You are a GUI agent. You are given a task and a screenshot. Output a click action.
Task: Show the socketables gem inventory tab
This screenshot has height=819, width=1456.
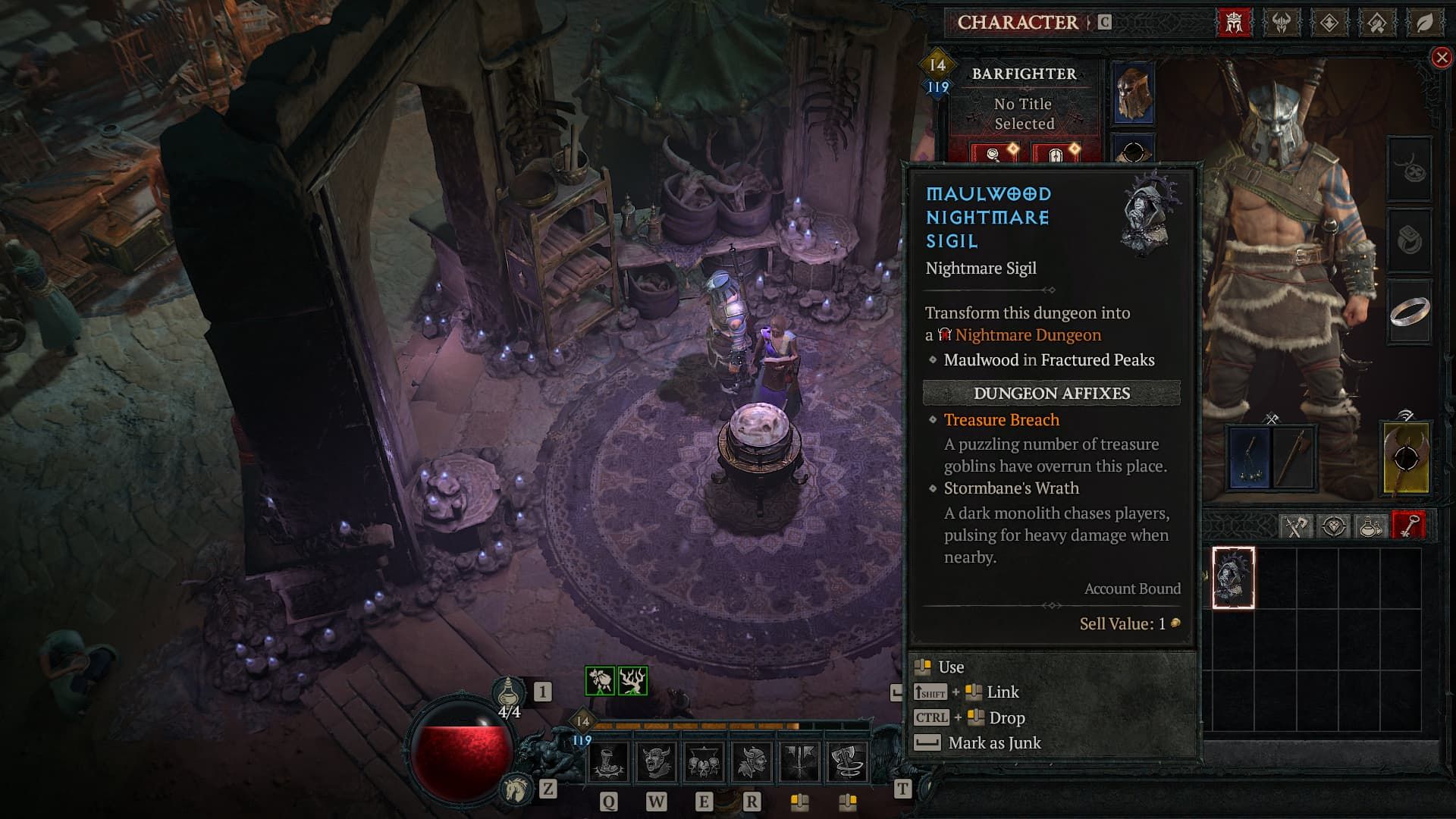coord(1334,526)
